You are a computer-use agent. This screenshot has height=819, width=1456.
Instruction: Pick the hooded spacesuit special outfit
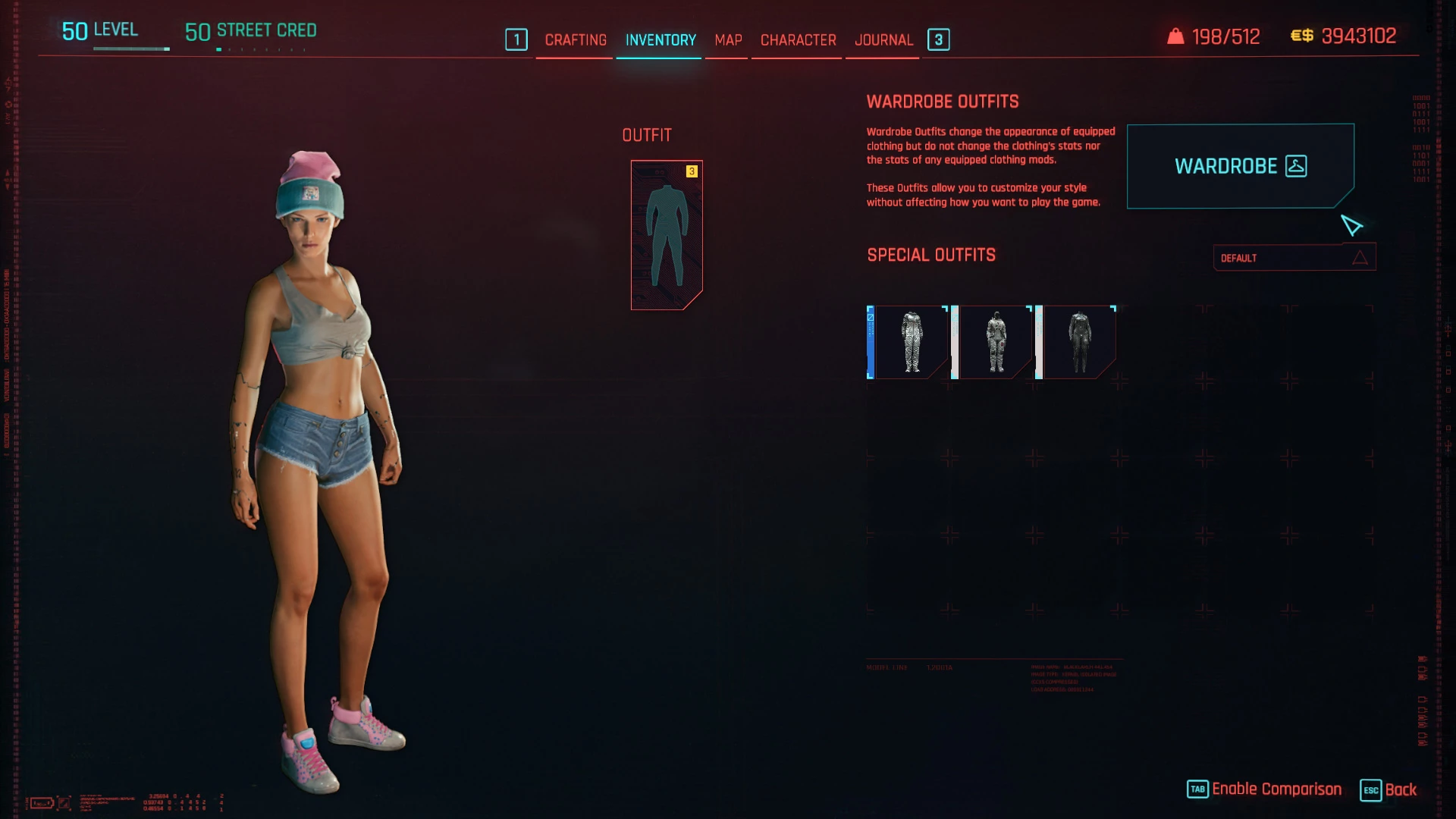pos(996,342)
